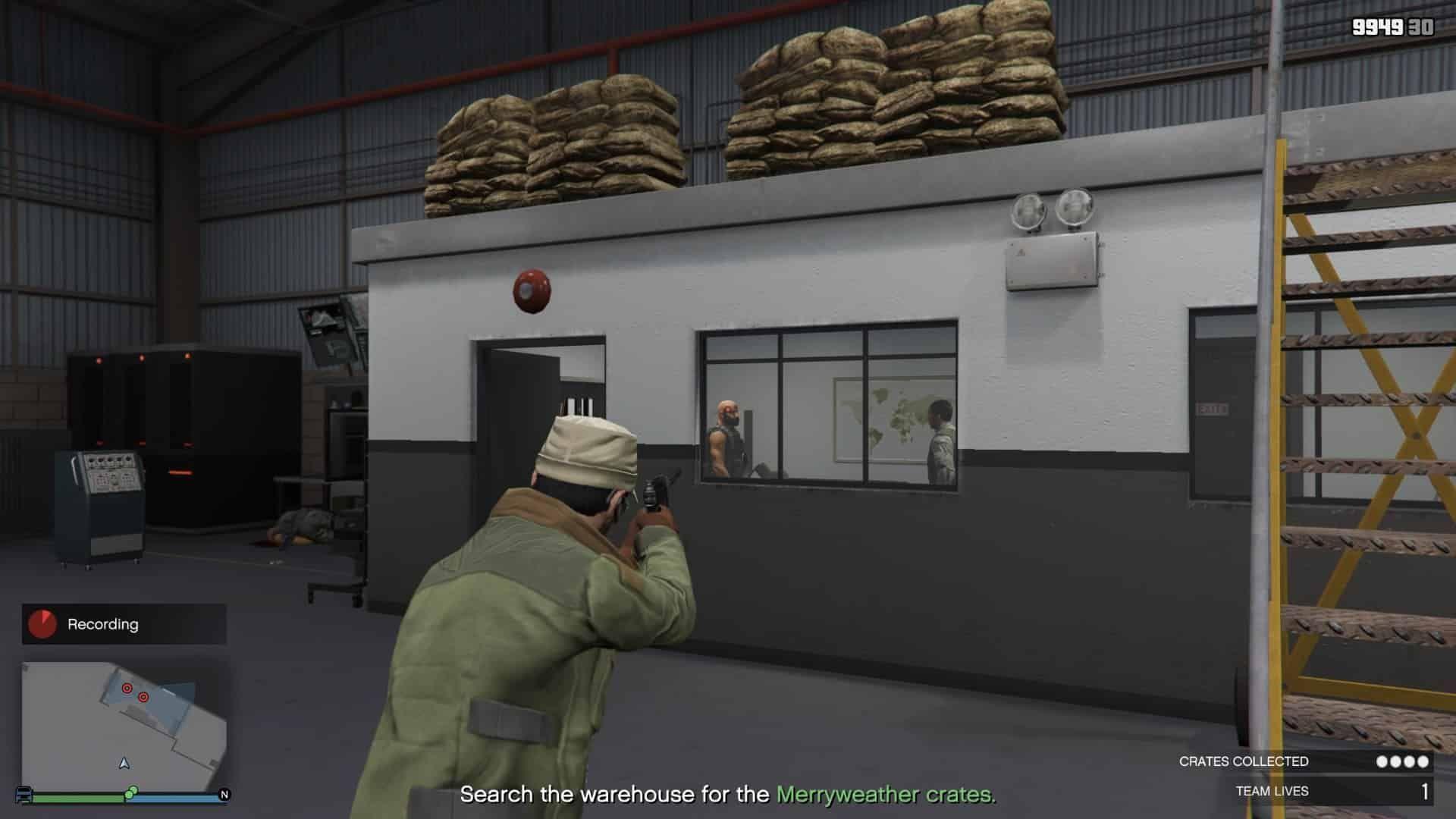Image resolution: width=1456 pixels, height=819 pixels.
Task: Select the green teammate blip on the minimap
Action: click(131, 792)
